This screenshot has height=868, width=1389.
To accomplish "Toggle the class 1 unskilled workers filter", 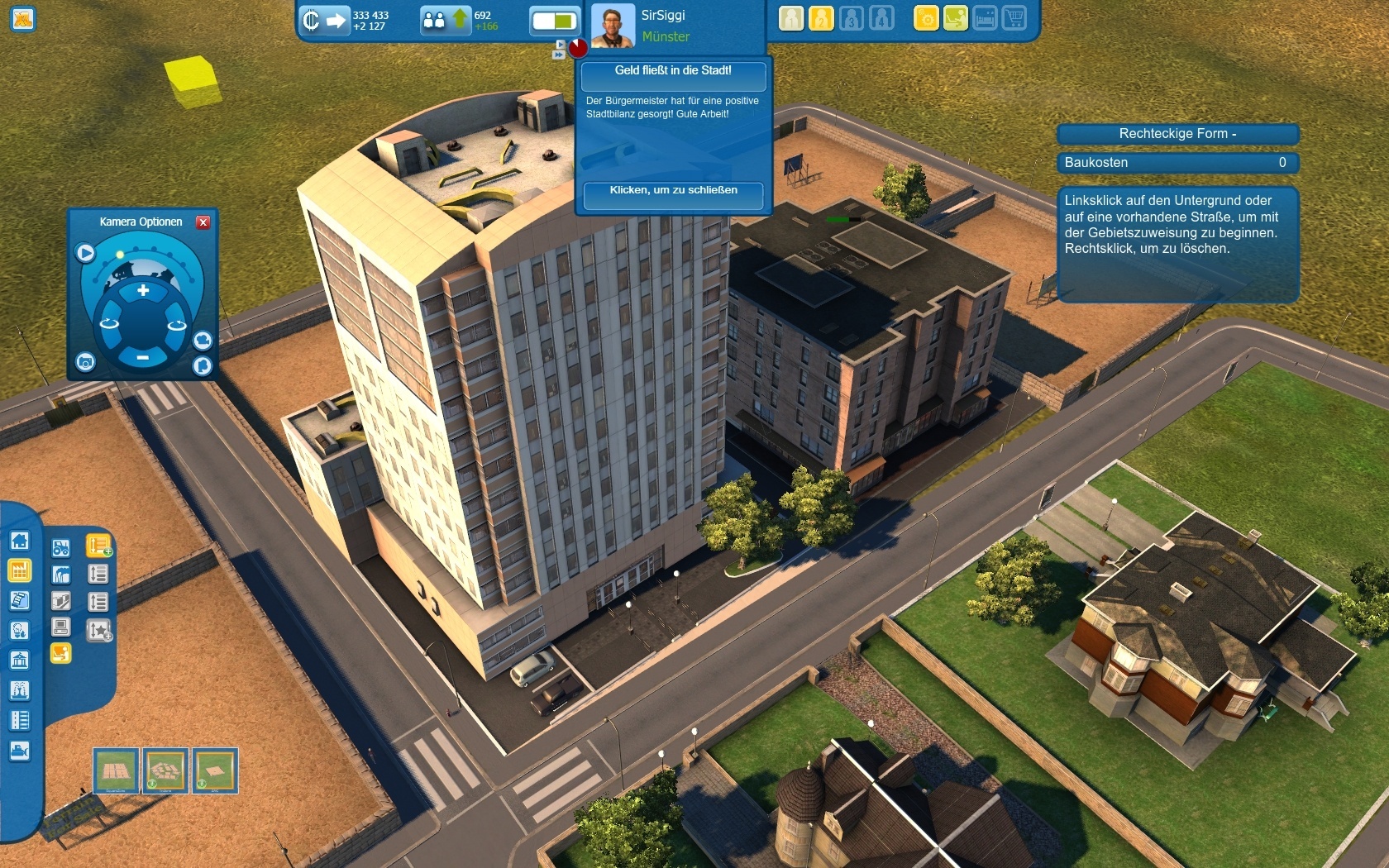I will tap(790, 18).
